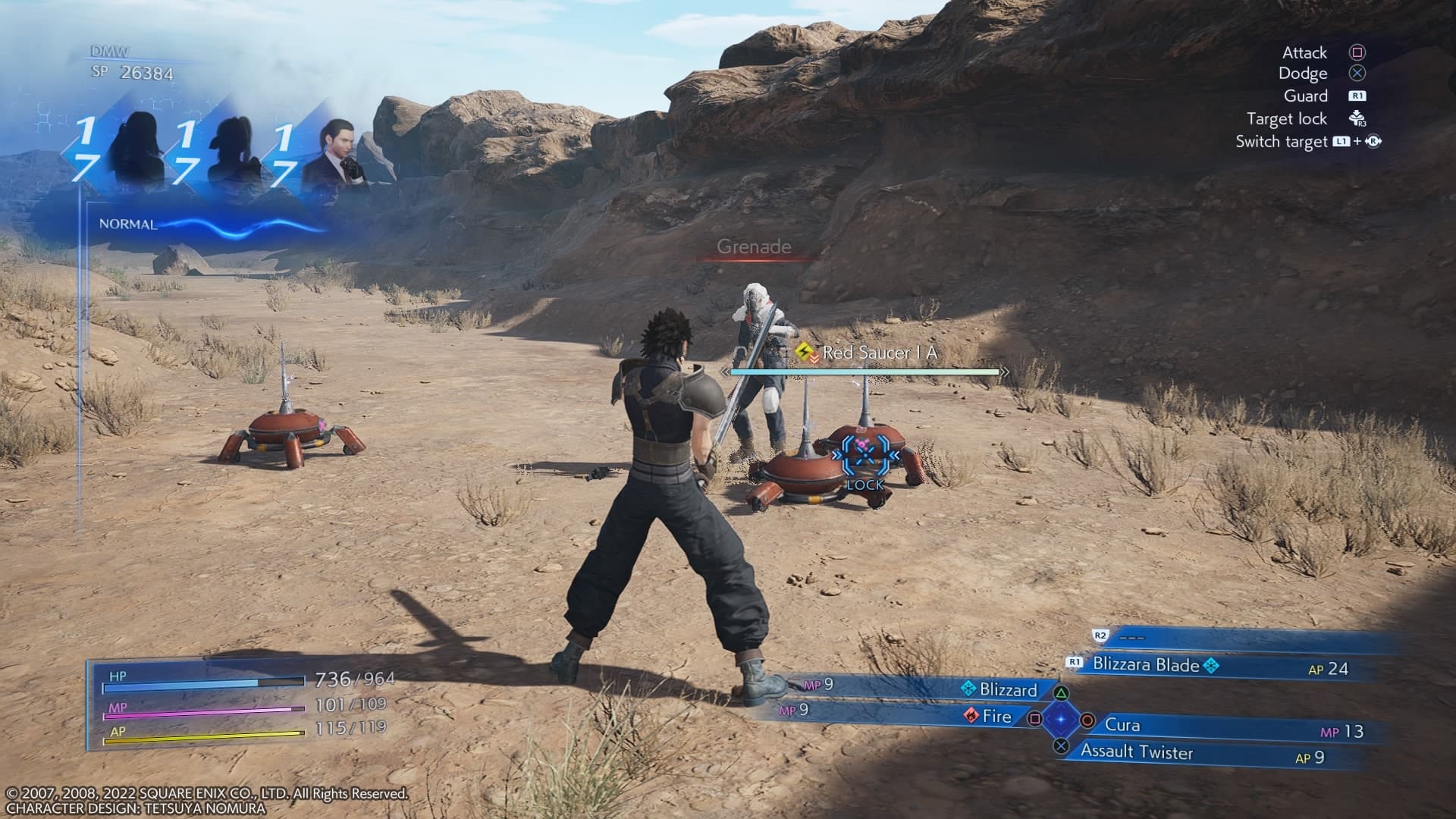The image size is (1456, 819).
Task: Select the LOCK target marker on Red Saucer
Action: (864, 459)
